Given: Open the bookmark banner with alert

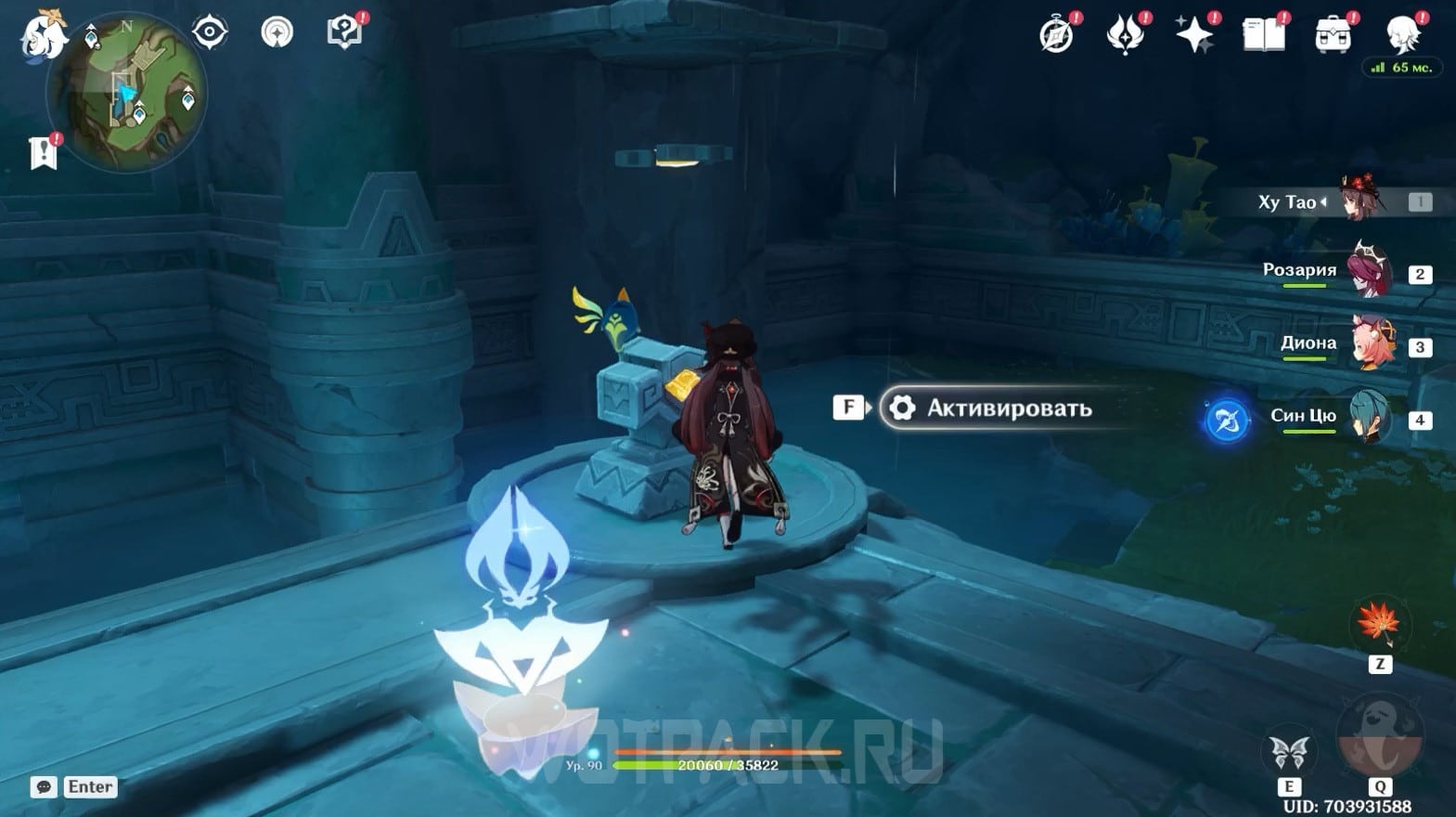Looking at the screenshot, I should (x=44, y=153).
